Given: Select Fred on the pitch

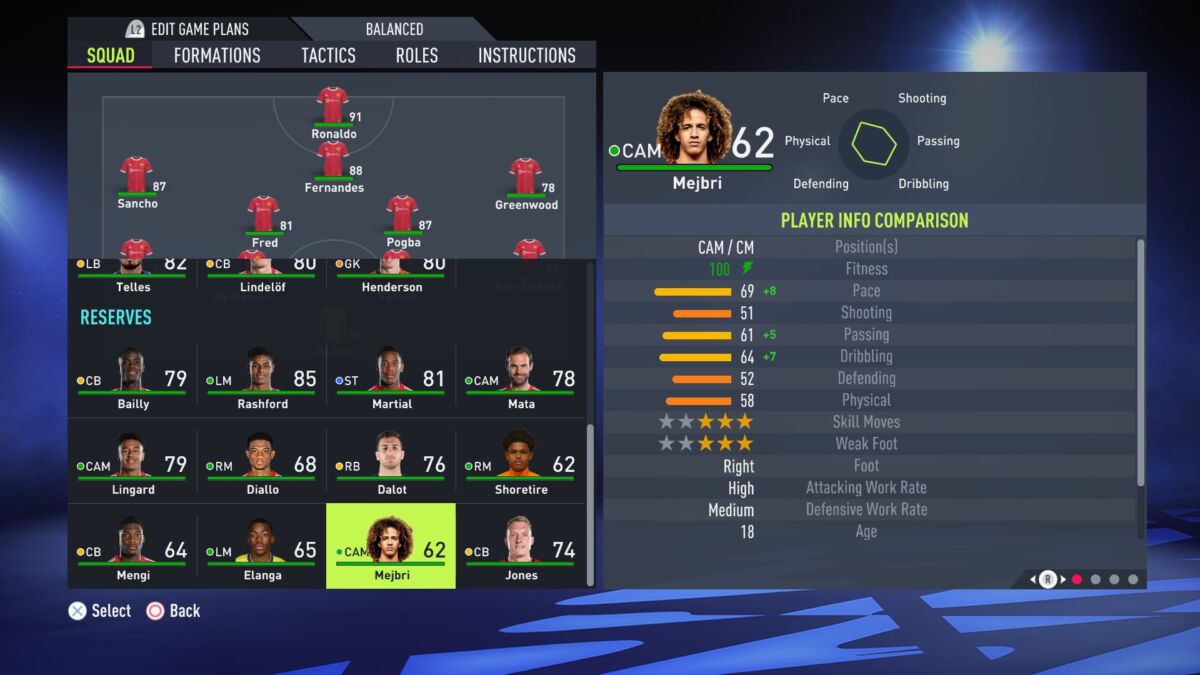Looking at the screenshot, I should (x=264, y=215).
